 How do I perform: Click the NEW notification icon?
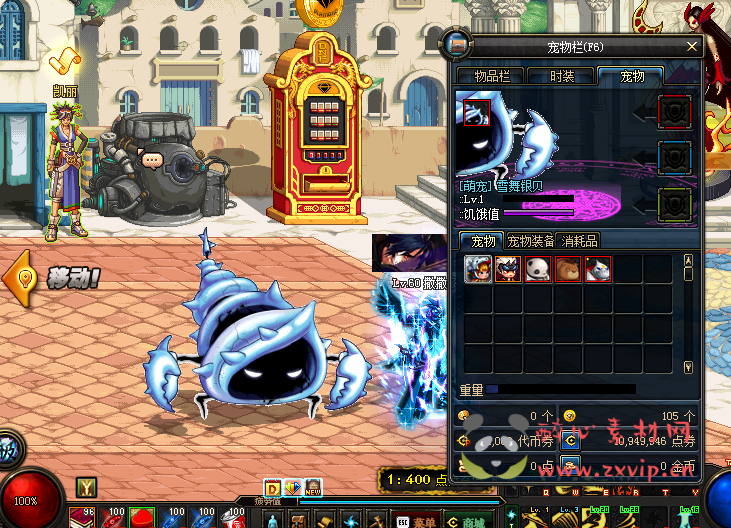313,488
